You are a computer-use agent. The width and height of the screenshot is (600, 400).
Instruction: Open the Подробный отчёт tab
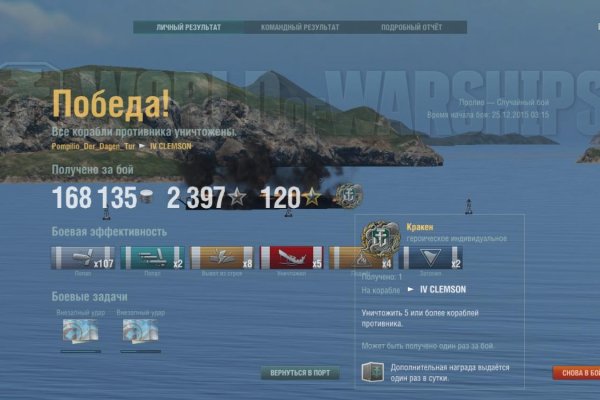point(411,27)
